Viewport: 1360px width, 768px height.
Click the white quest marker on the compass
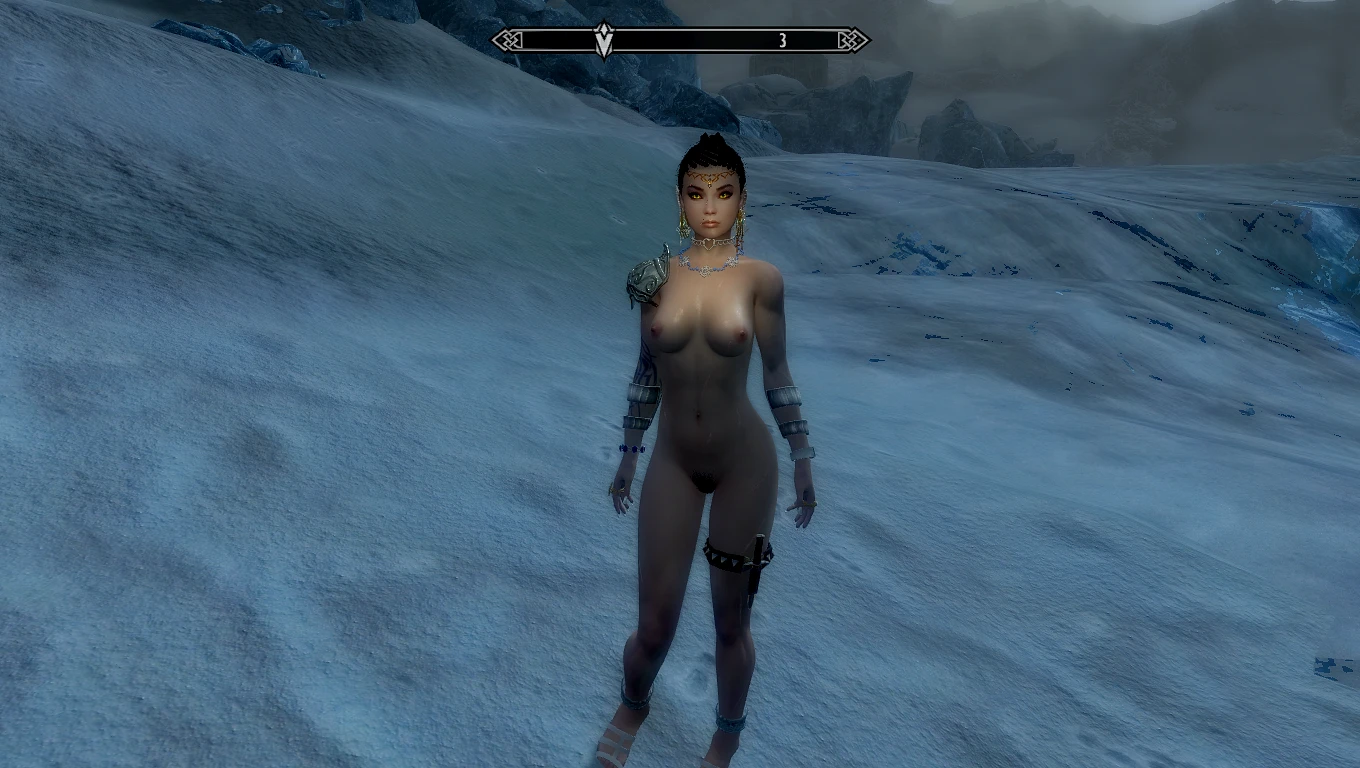pos(603,40)
